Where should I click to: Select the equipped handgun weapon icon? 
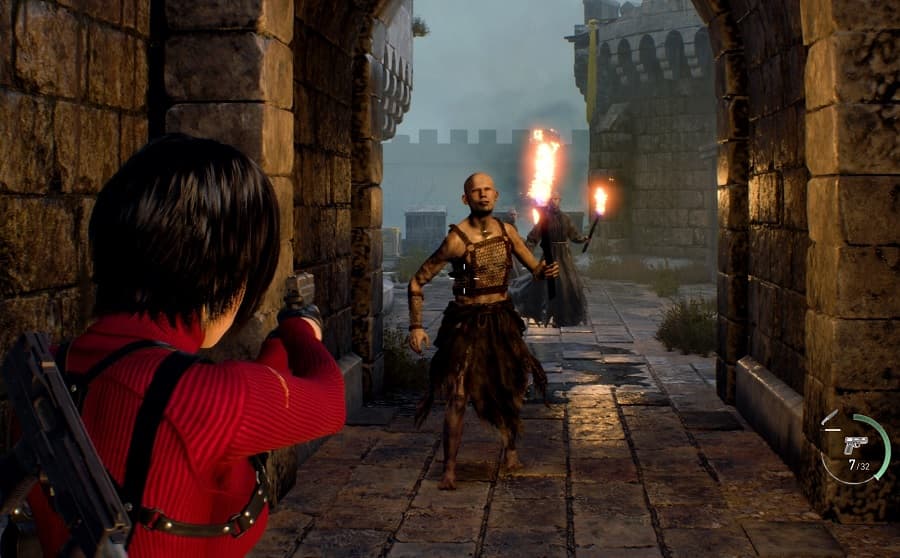point(855,444)
